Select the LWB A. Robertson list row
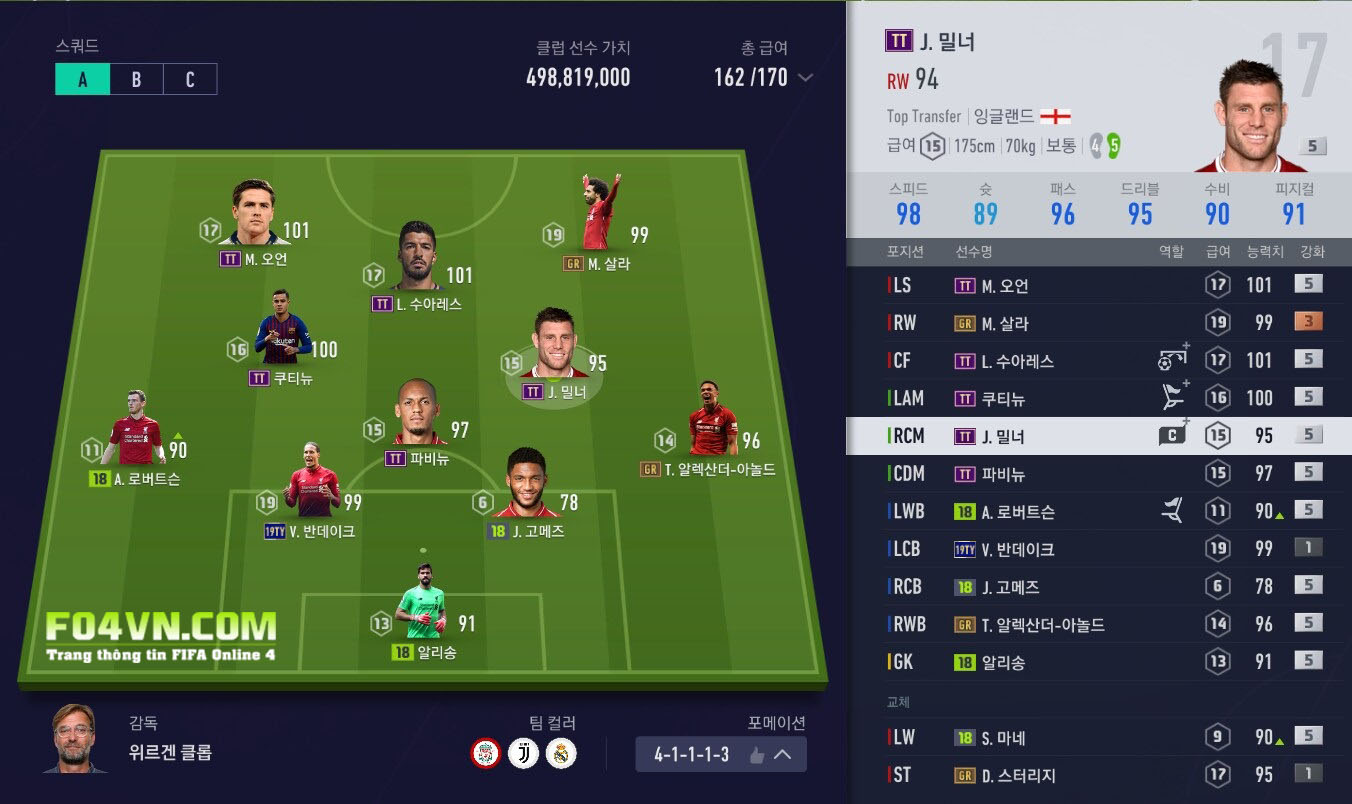 coord(1098,511)
